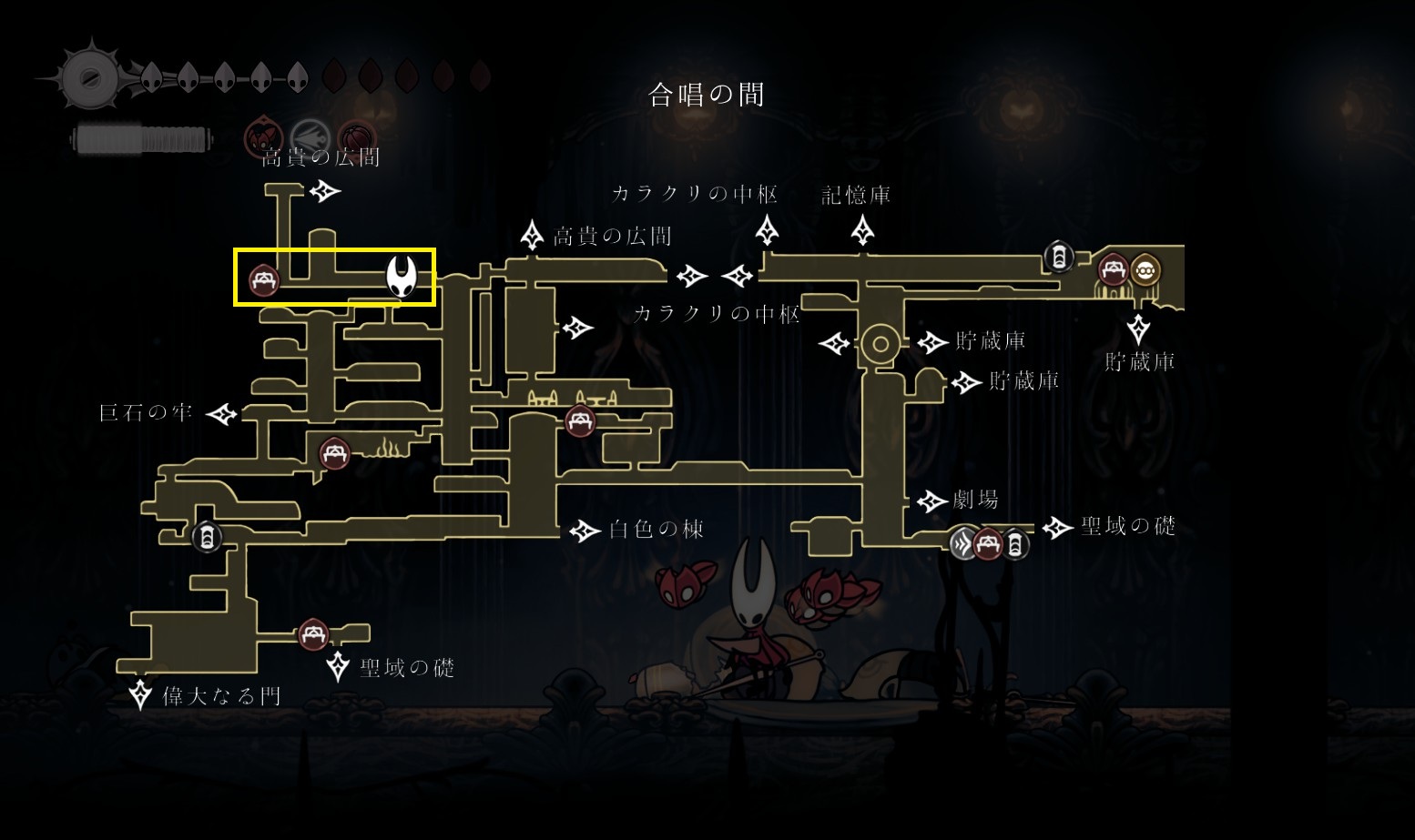This screenshot has width=1415, height=840.
Task: Select the 記憶庫 exit arrow
Action: pyautogui.click(x=862, y=230)
